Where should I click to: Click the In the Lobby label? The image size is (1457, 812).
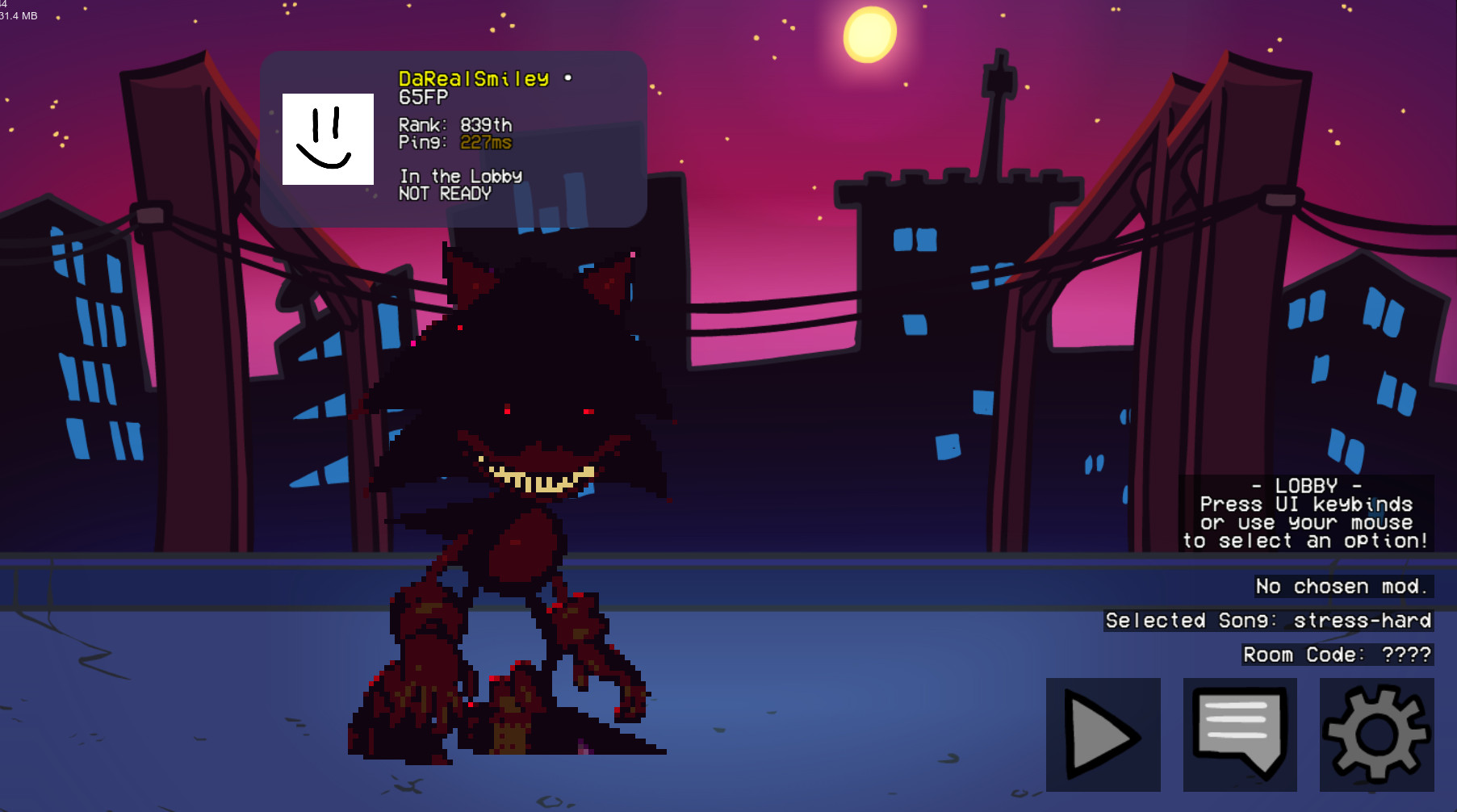pos(460,175)
